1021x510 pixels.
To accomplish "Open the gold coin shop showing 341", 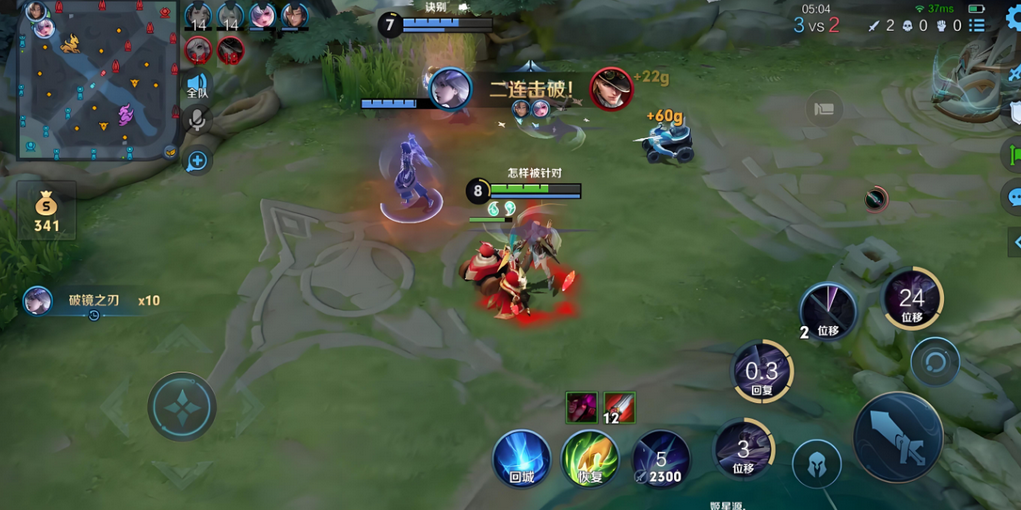I will pos(46,211).
